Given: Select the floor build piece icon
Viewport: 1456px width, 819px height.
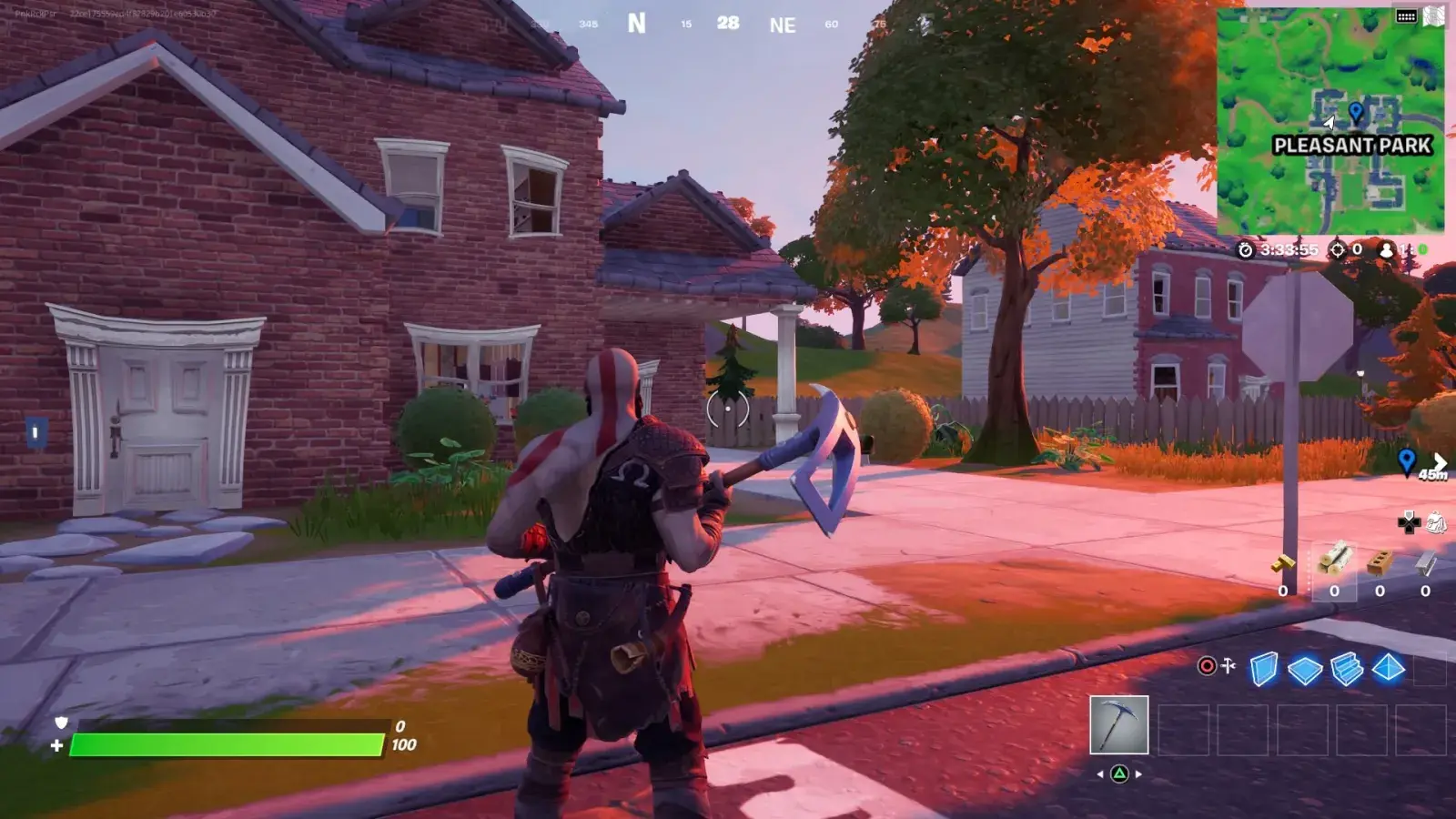Looking at the screenshot, I should [1304, 669].
